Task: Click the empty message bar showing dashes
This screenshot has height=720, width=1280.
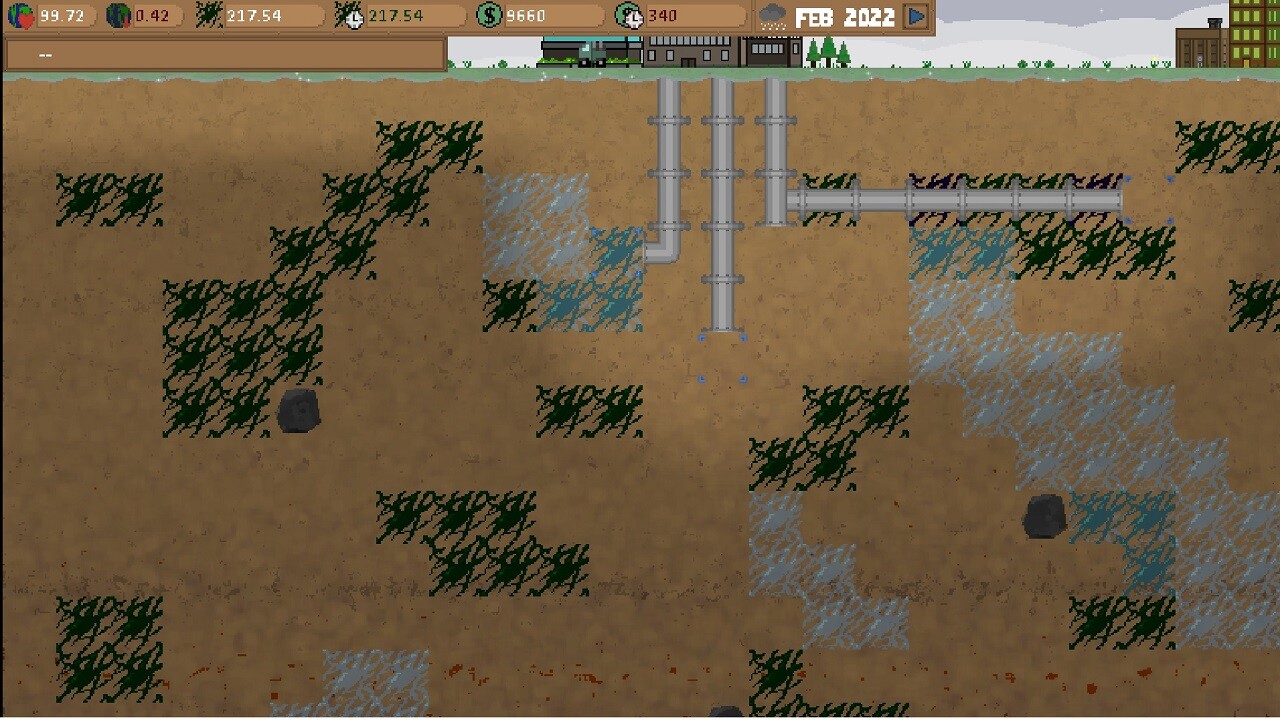Action: coord(220,53)
